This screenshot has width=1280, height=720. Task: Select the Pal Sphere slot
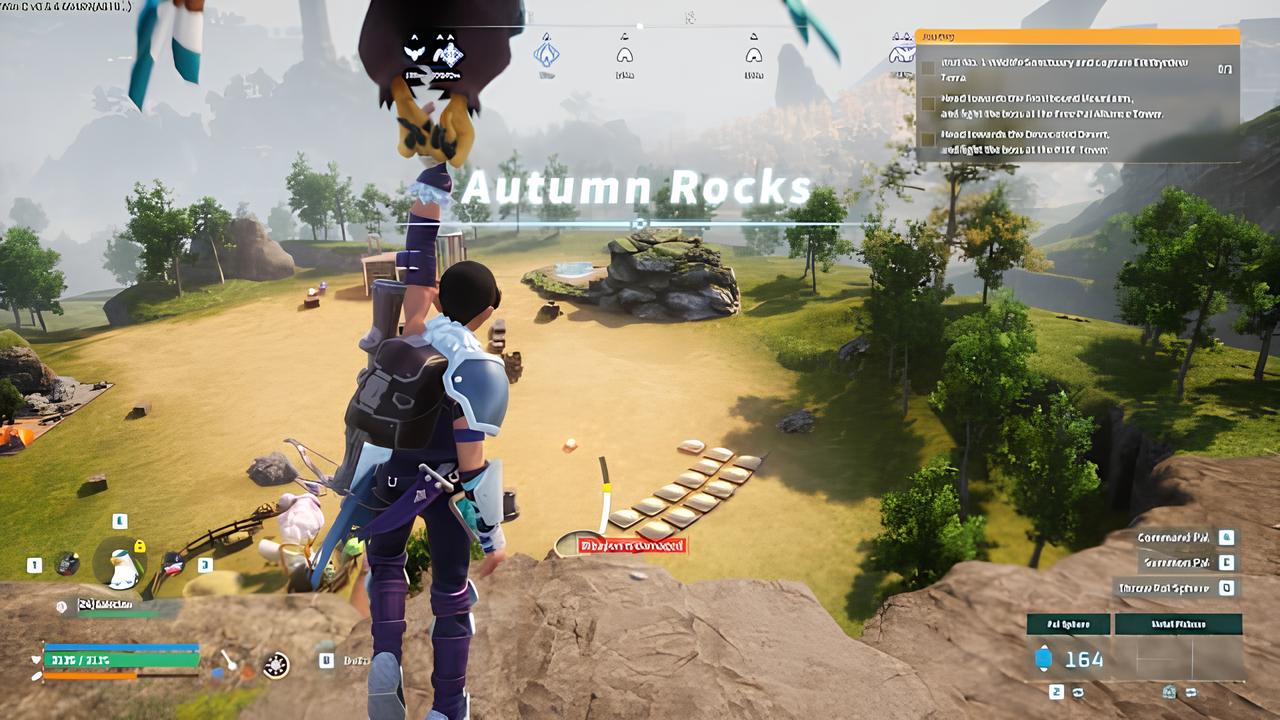[x=1068, y=624]
